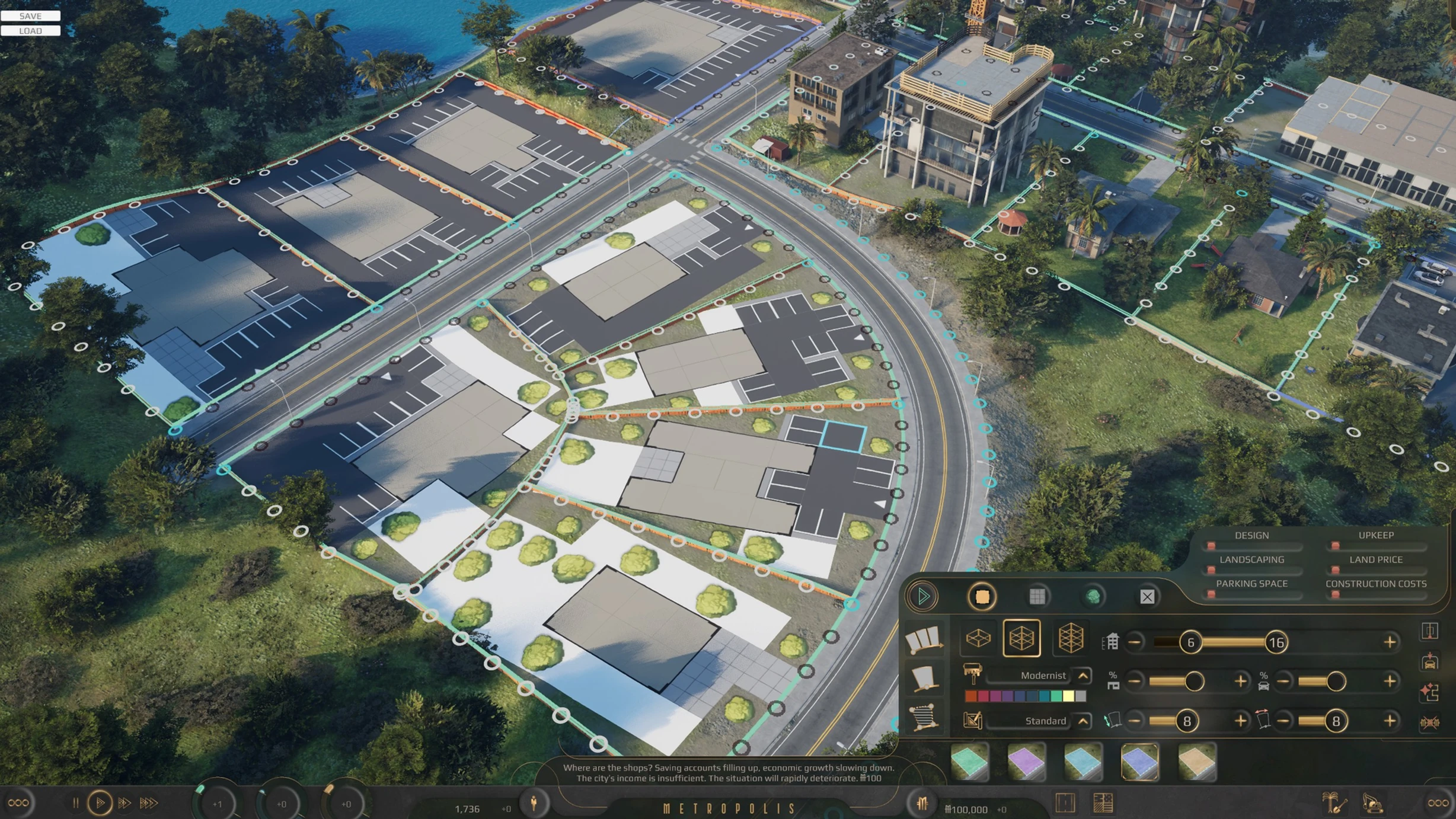Select the grey grid paving mode
This screenshot has height=819, width=1456.
pyautogui.click(x=1037, y=597)
